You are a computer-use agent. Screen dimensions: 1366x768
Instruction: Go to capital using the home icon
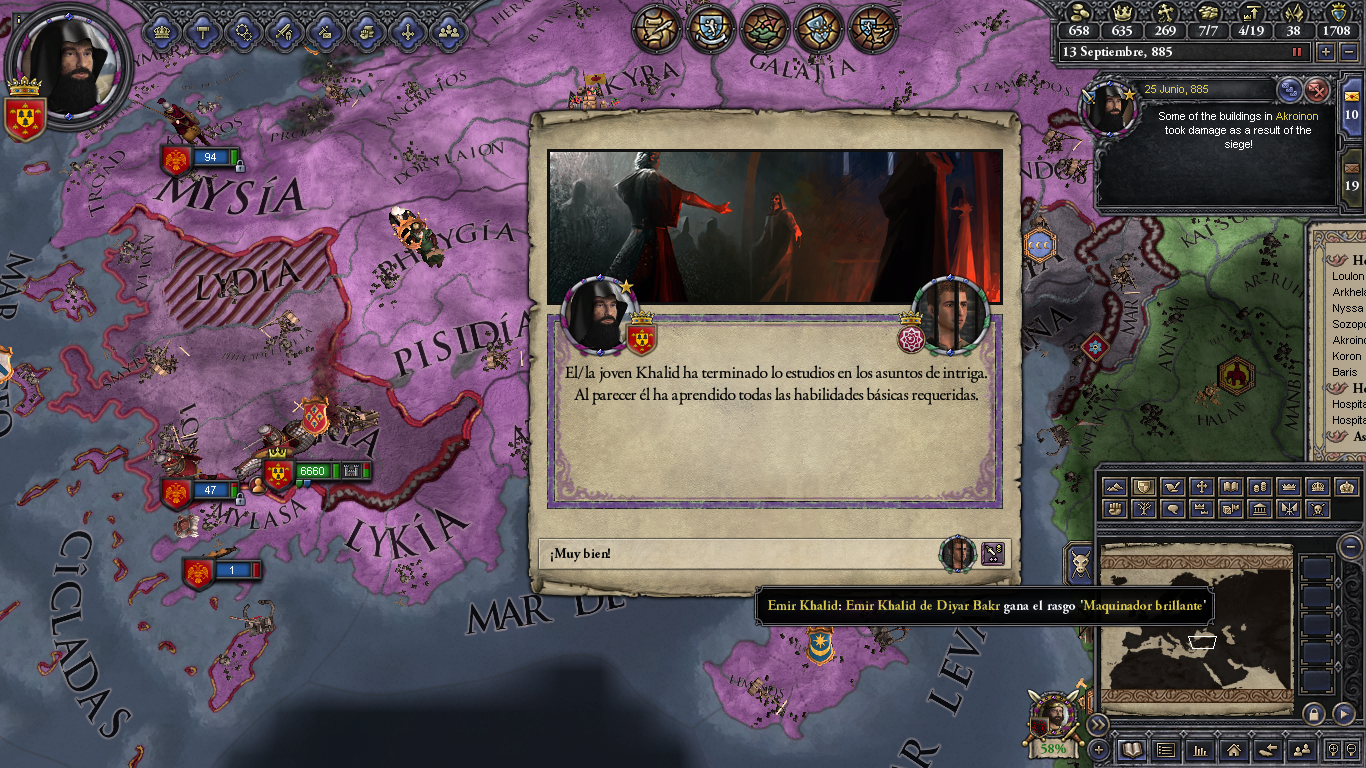1234,749
